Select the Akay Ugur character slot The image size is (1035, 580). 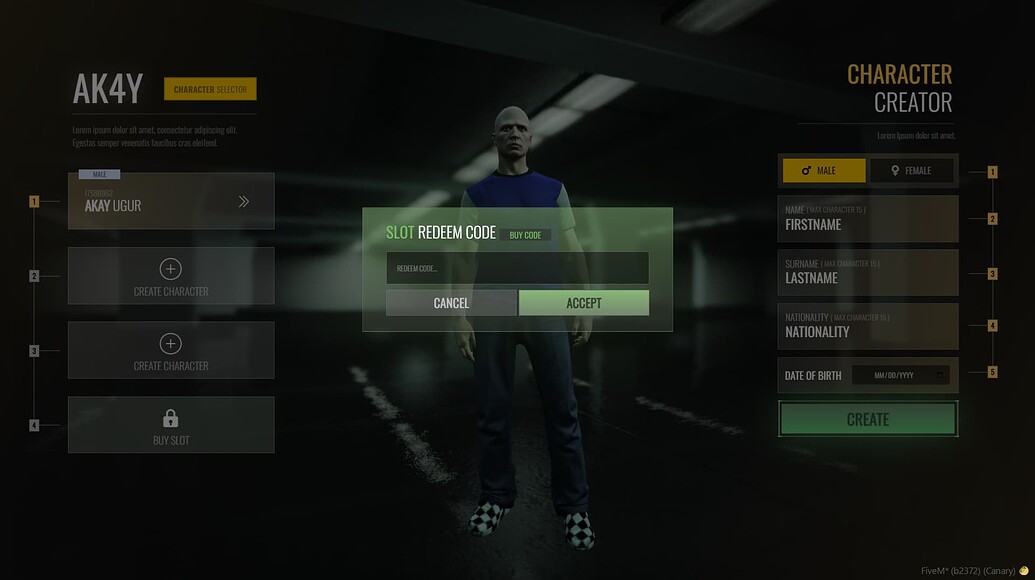pyautogui.click(x=171, y=201)
